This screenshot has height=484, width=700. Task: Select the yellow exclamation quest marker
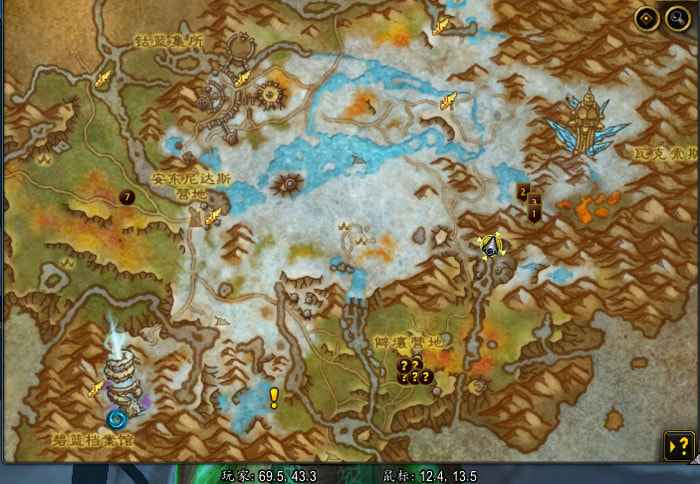(273, 398)
